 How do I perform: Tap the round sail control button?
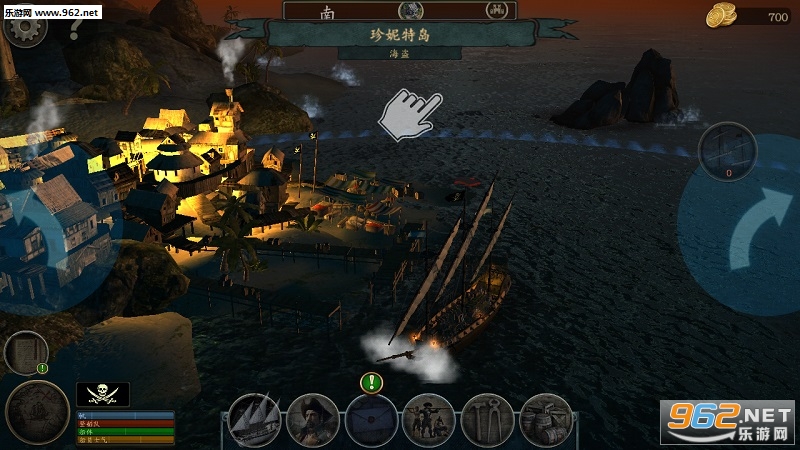(727, 151)
